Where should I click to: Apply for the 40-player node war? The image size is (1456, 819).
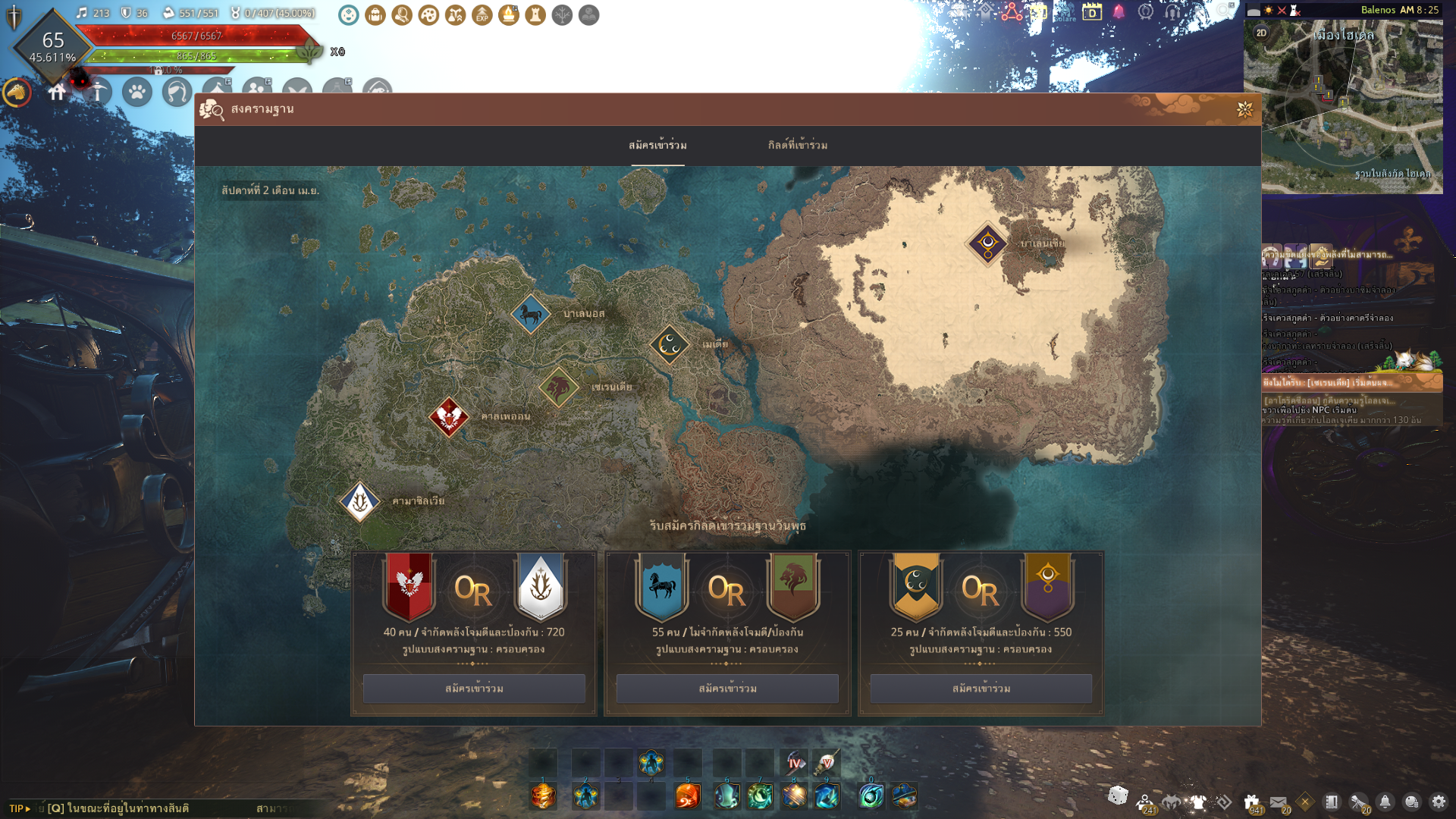[x=474, y=689]
